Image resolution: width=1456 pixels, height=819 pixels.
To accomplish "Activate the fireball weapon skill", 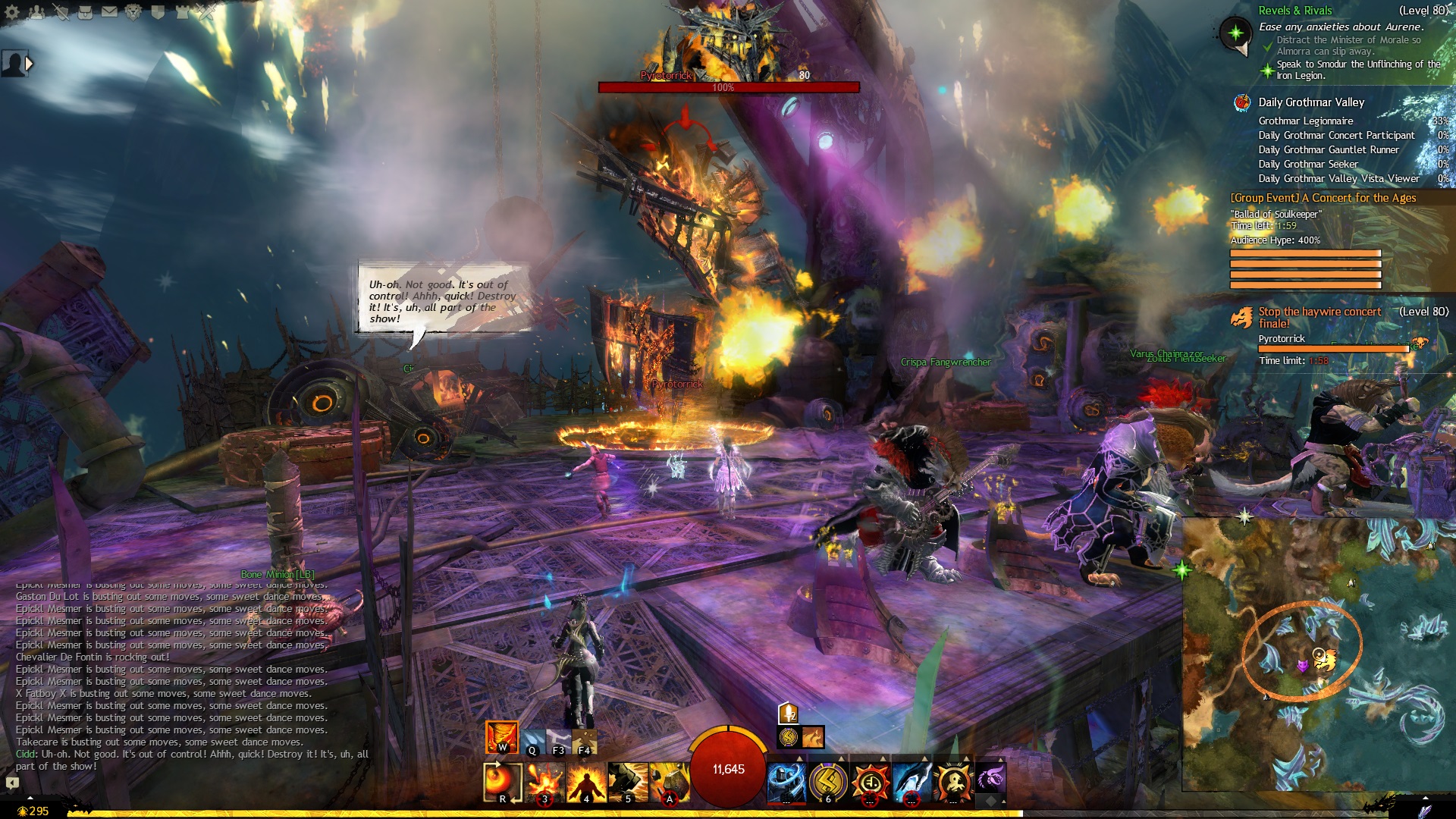I will tap(502, 782).
